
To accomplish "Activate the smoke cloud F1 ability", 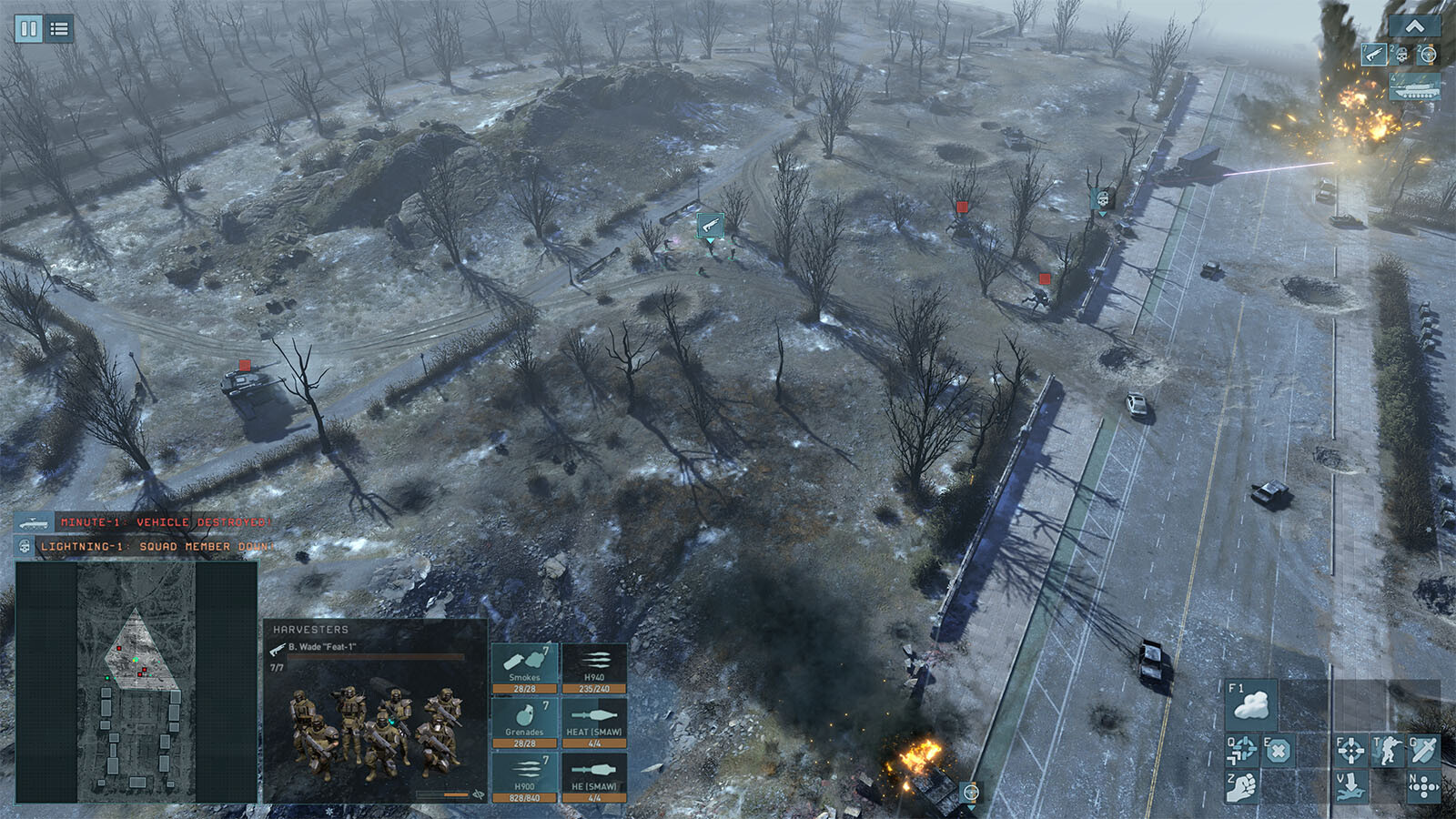I will click(1250, 703).
